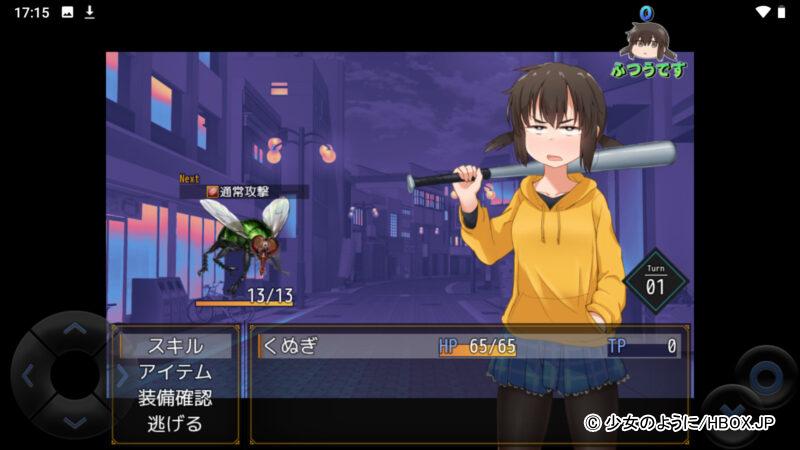The image size is (800, 450).
Task: Tap the download icon in status bar
Action: point(90,12)
